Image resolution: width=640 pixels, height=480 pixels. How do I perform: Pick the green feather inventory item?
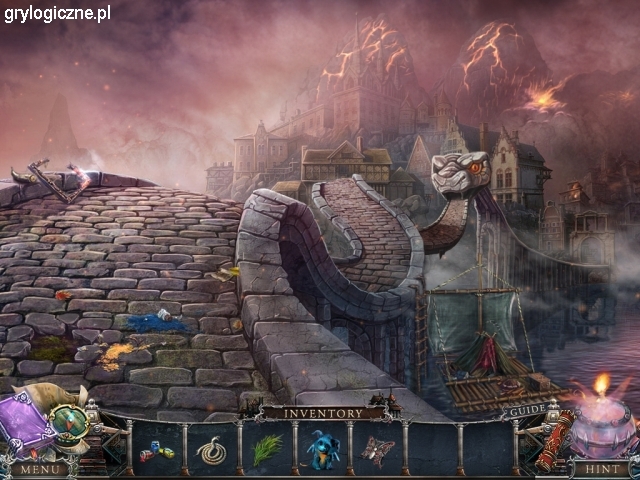click(267, 450)
